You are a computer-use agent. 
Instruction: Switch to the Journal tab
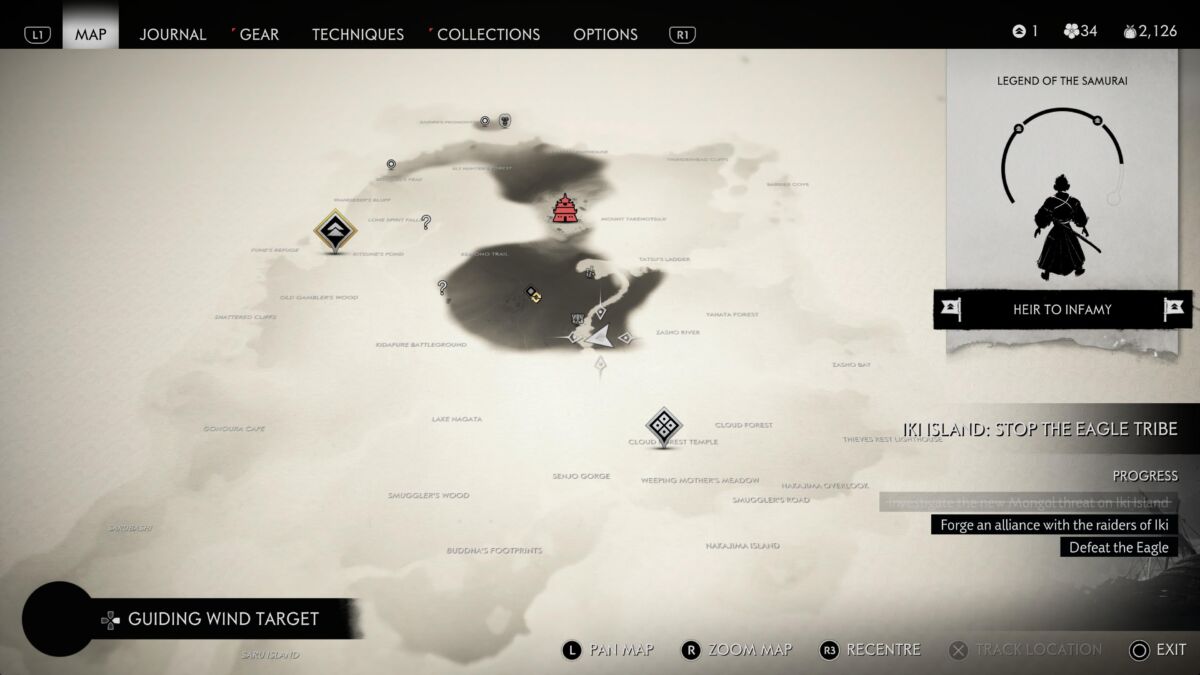[173, 34]
